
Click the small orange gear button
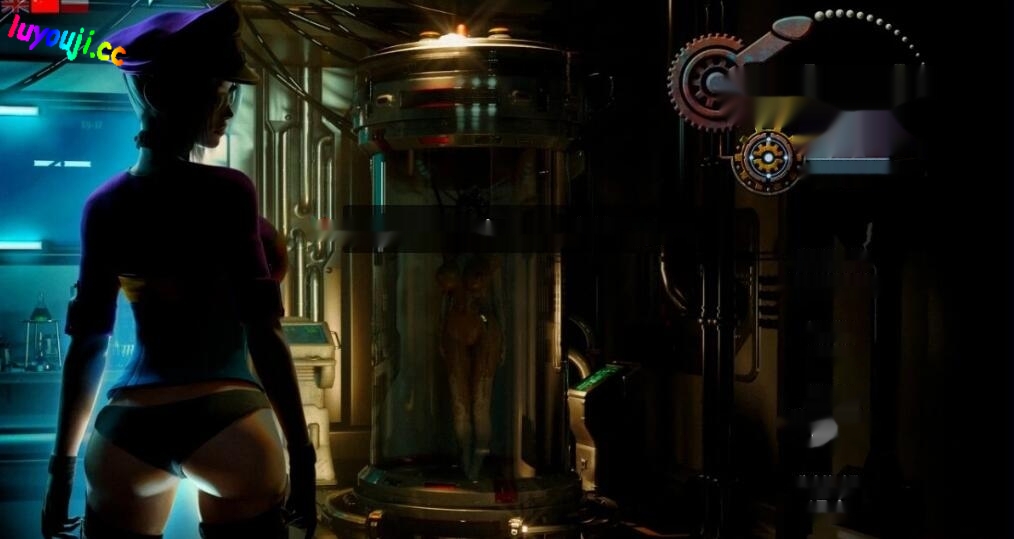pos(768,159)
